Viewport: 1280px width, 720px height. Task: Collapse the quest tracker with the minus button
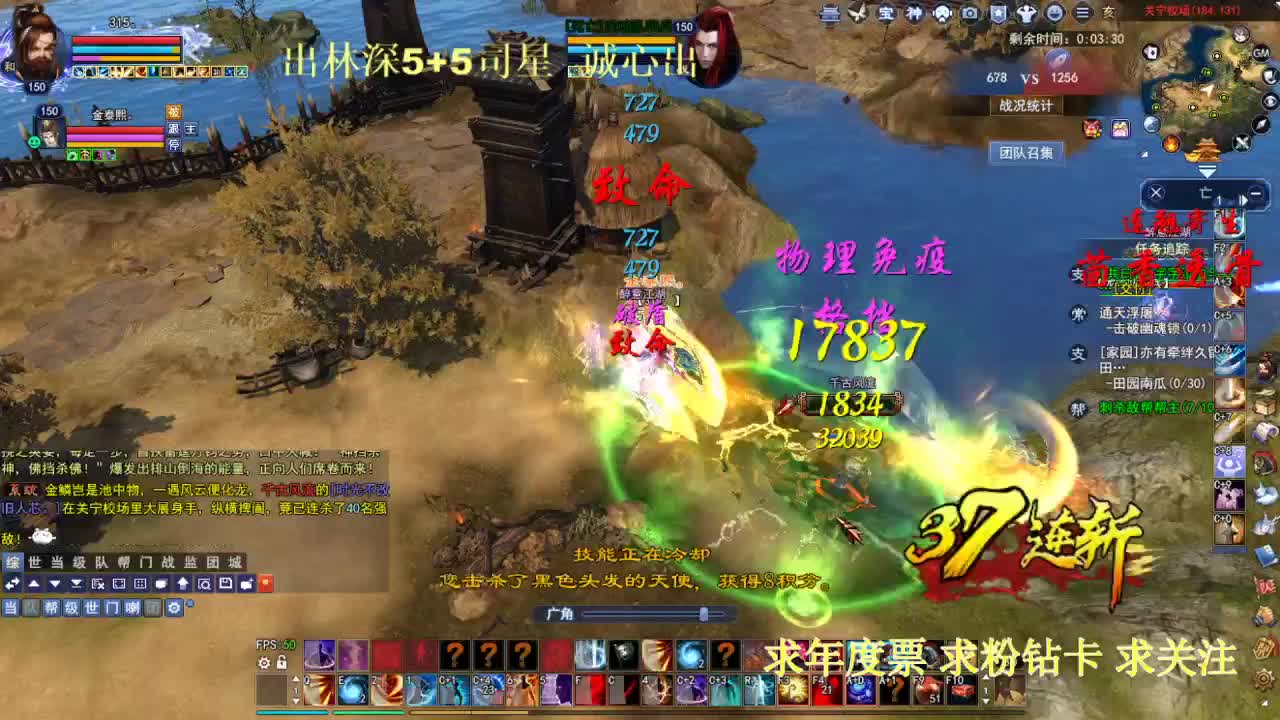click(x=1256, y=193)
